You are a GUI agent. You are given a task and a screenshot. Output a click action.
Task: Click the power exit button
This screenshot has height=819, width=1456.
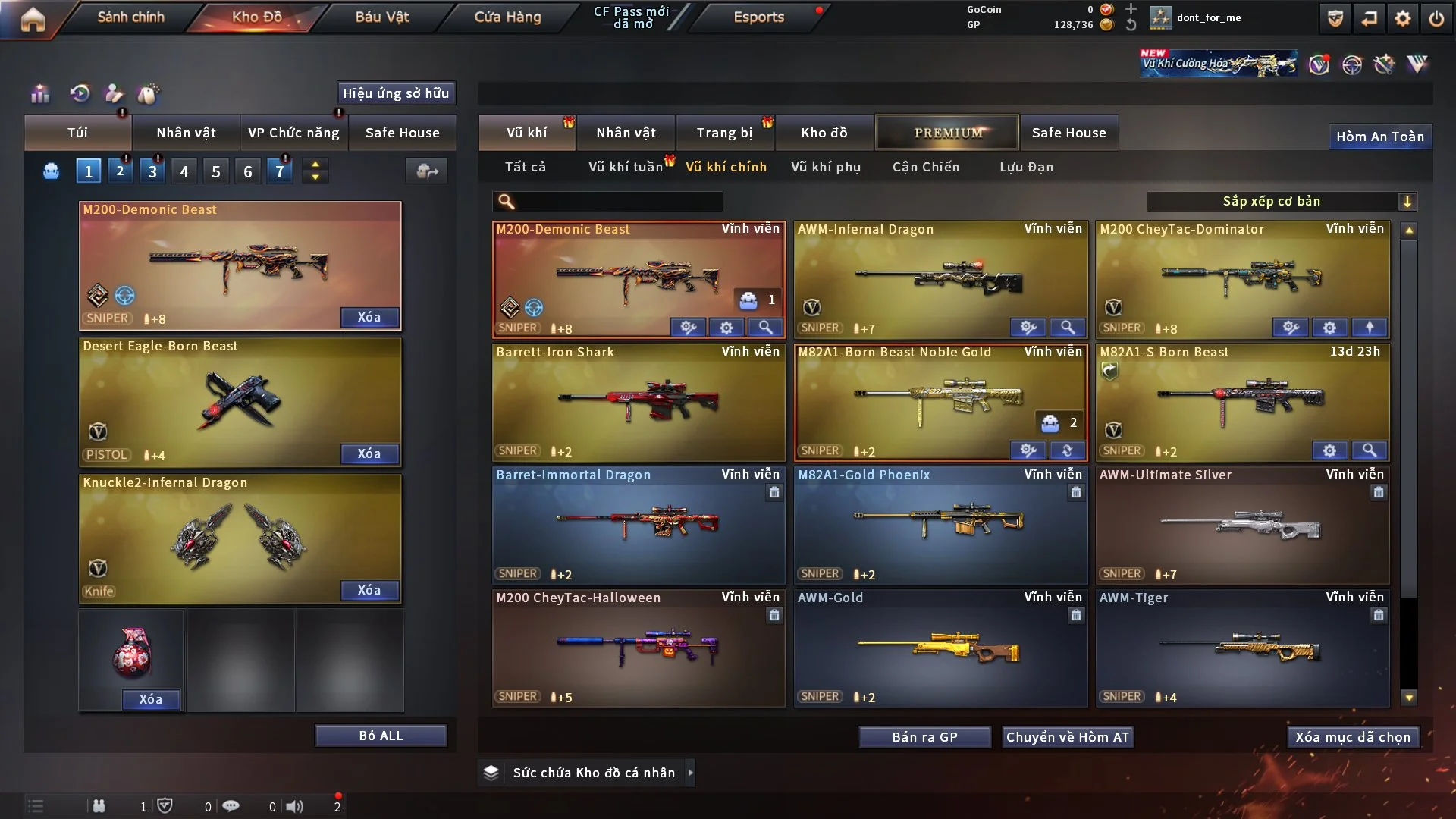coord(1436,18)
